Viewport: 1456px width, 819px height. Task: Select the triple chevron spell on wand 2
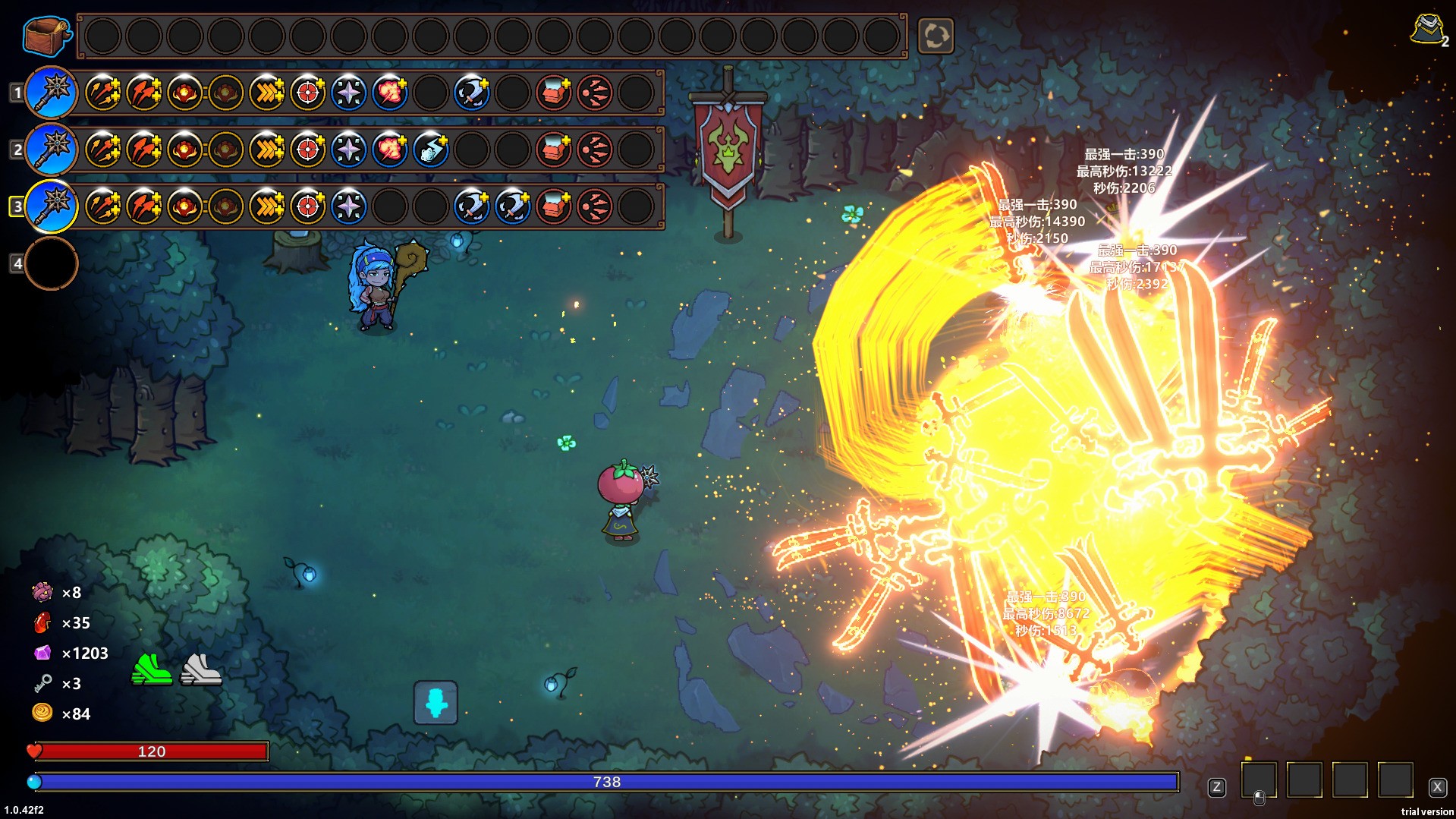click(x=266, y=150)
